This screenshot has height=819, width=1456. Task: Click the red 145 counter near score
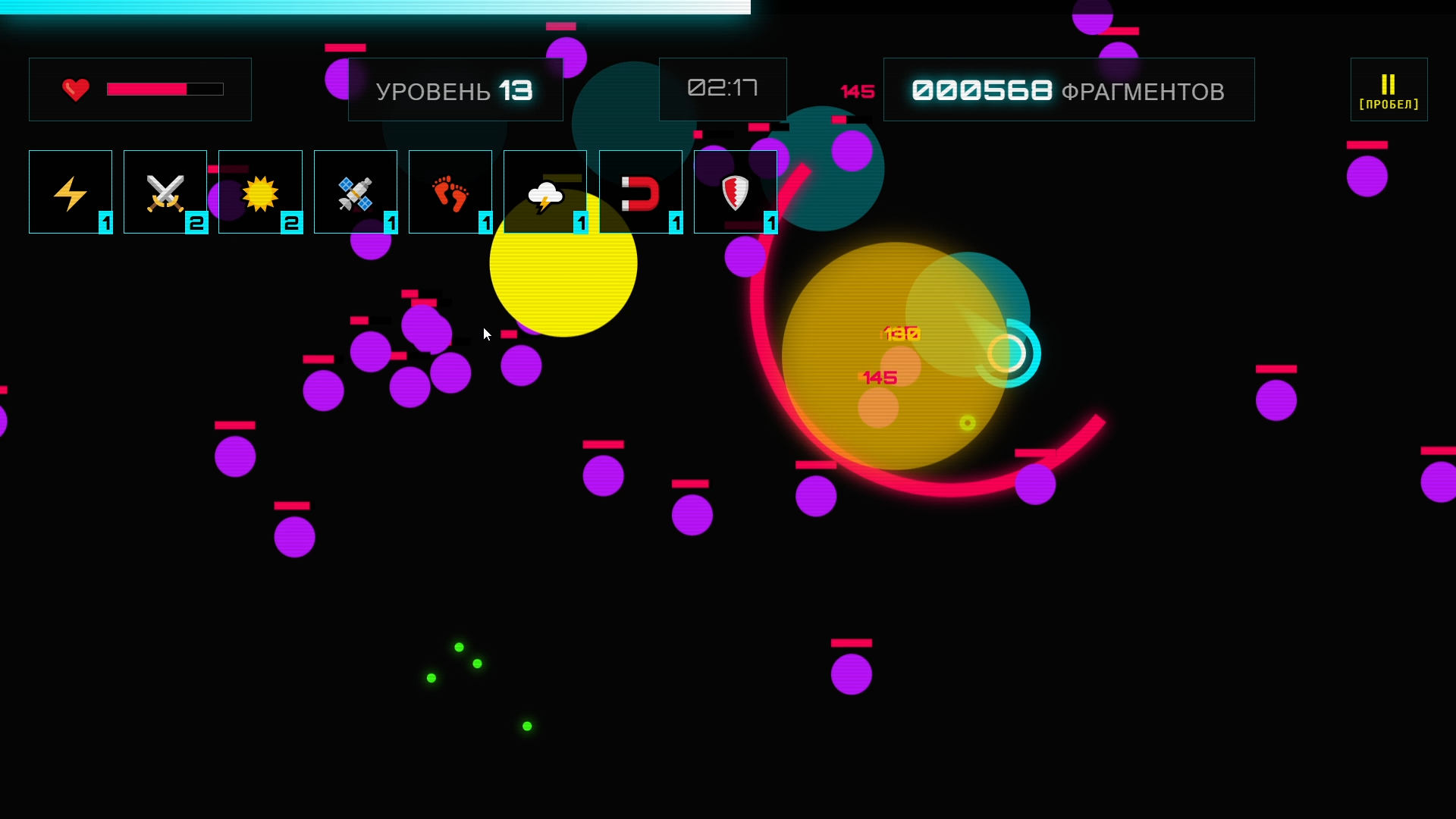click(x=857, y=91)
